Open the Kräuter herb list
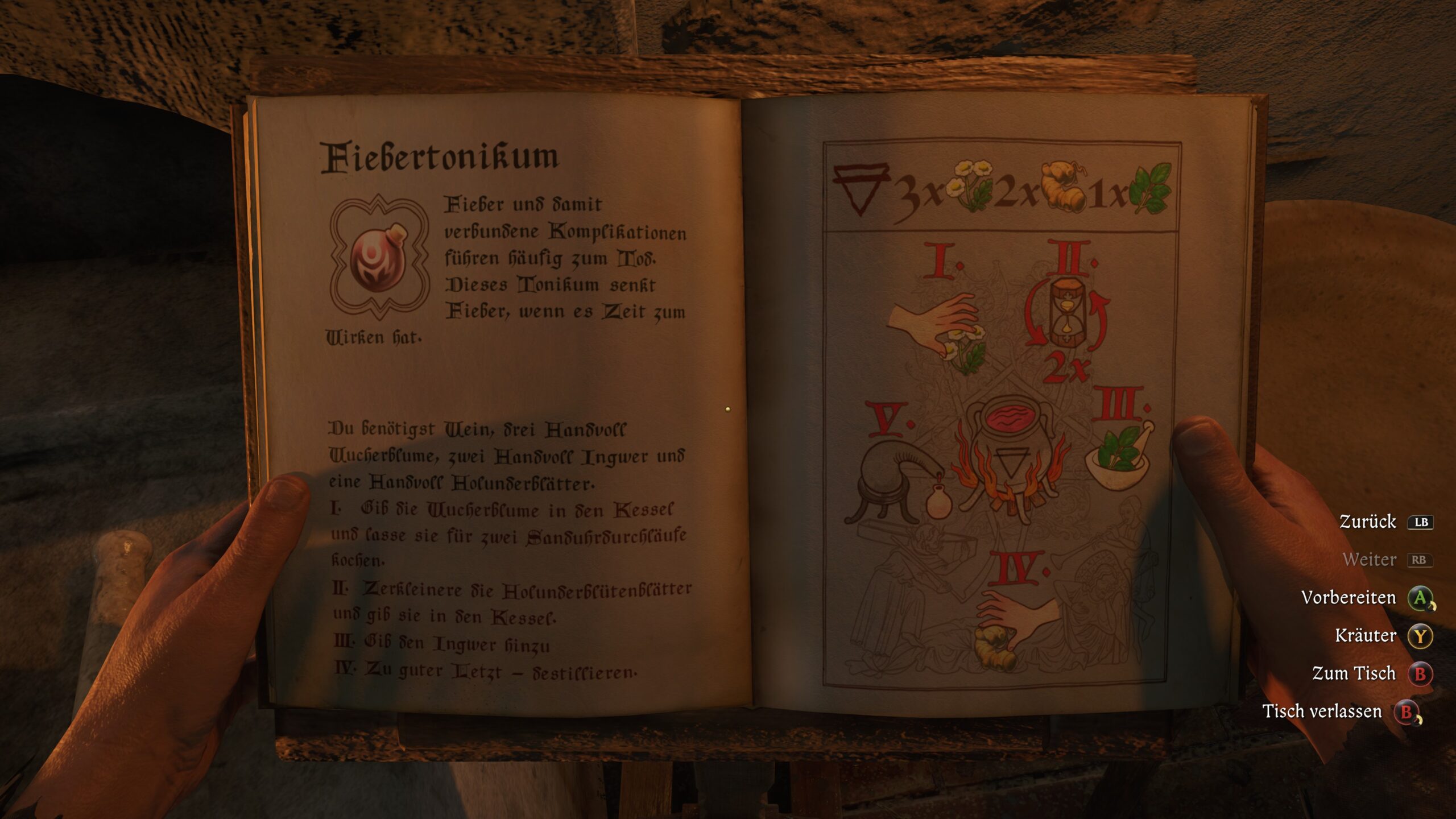 pos(1366,635)
